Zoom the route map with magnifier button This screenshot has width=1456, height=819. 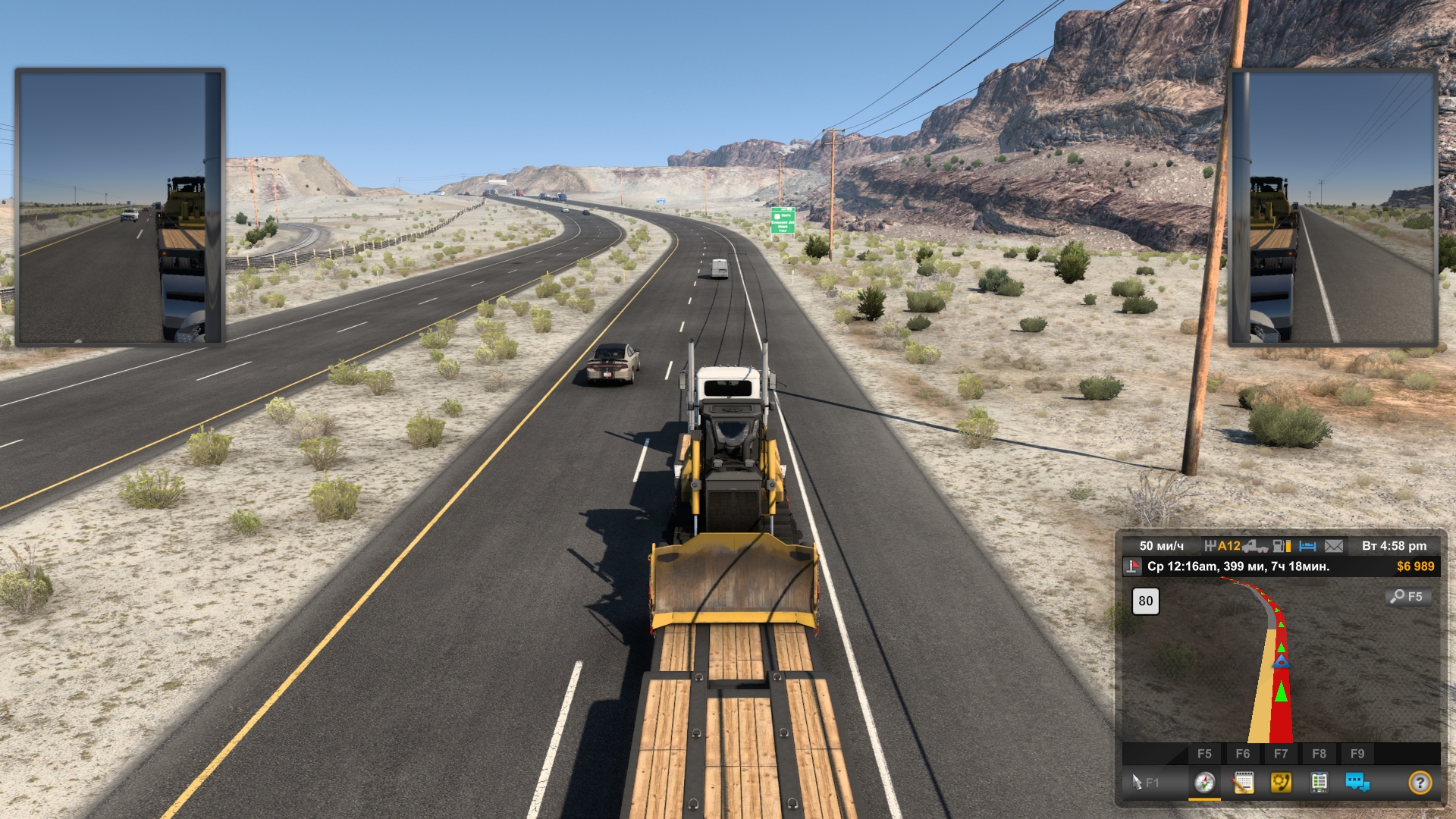point(1407,597)
